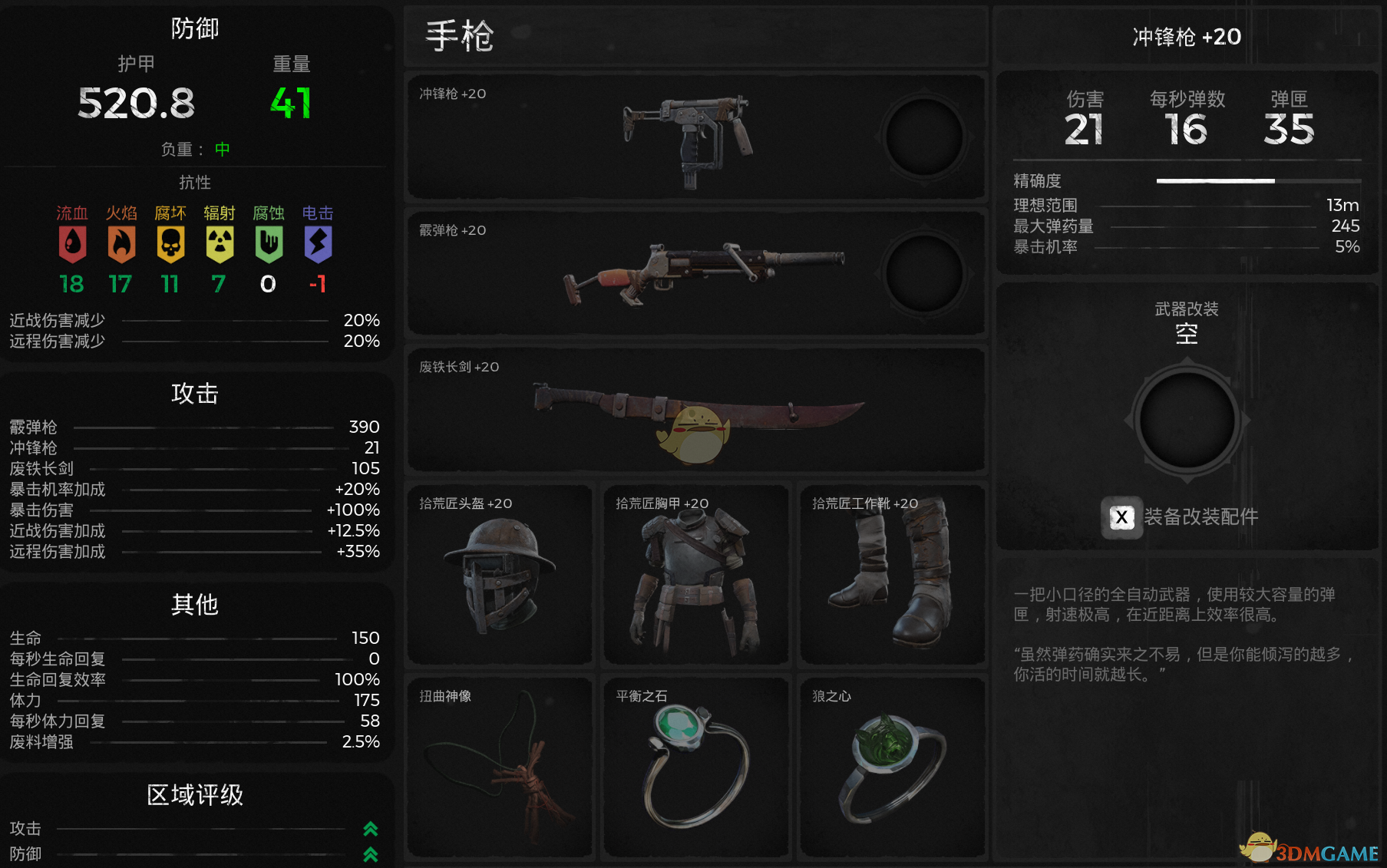1387x868 pixels.
Task: Open the 拾荒匠头盔 +20 helmet slot
Action: click(500, 574)
